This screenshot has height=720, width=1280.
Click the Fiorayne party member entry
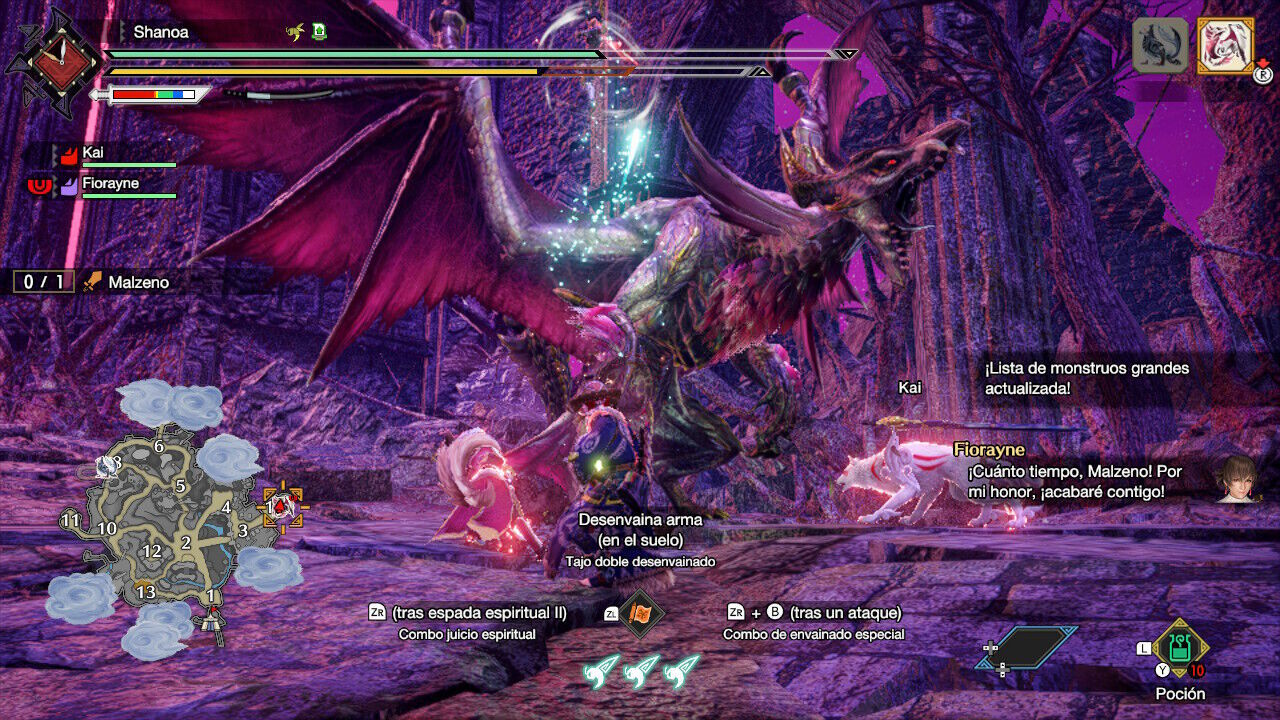[110, 185]
